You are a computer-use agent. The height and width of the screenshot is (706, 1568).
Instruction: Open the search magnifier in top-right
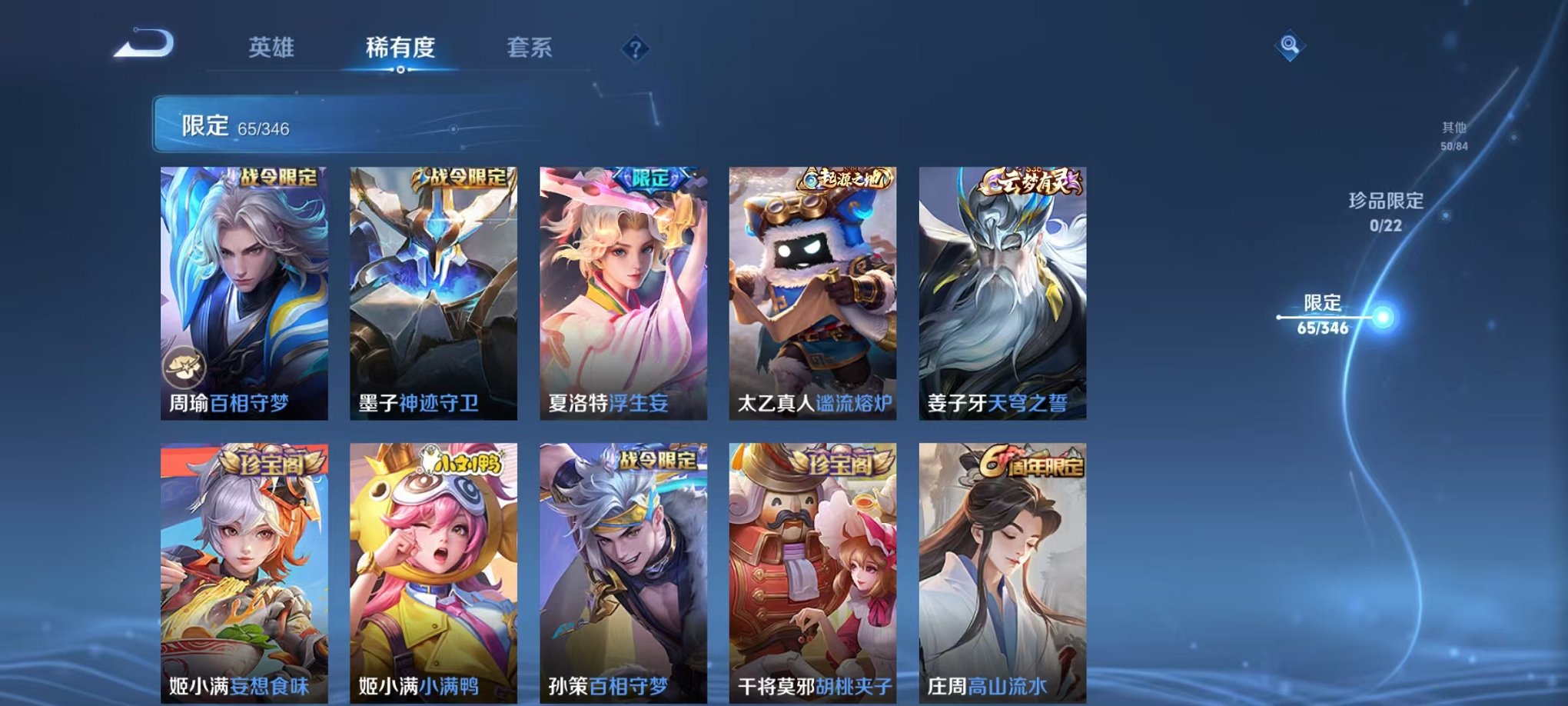(1291, 45)
